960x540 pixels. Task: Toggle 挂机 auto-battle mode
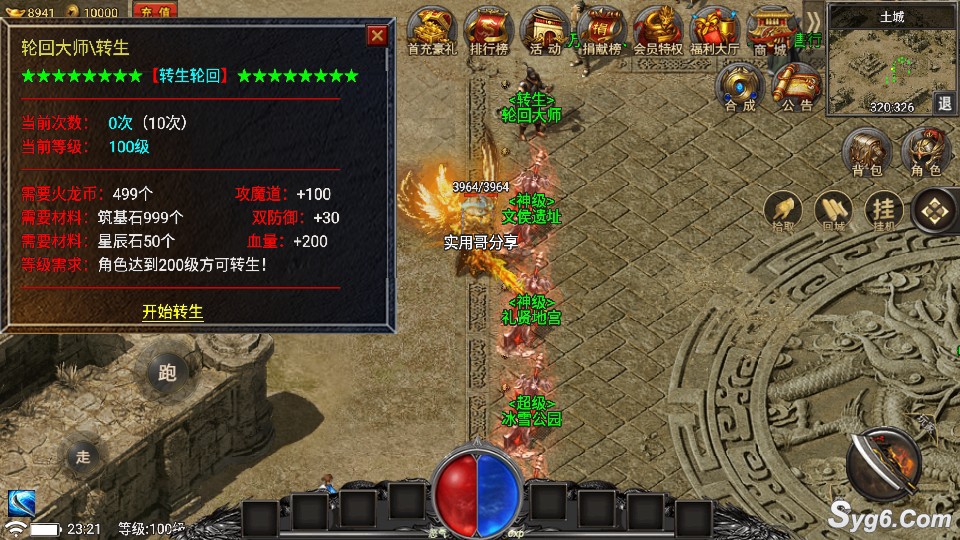(883, 211)
